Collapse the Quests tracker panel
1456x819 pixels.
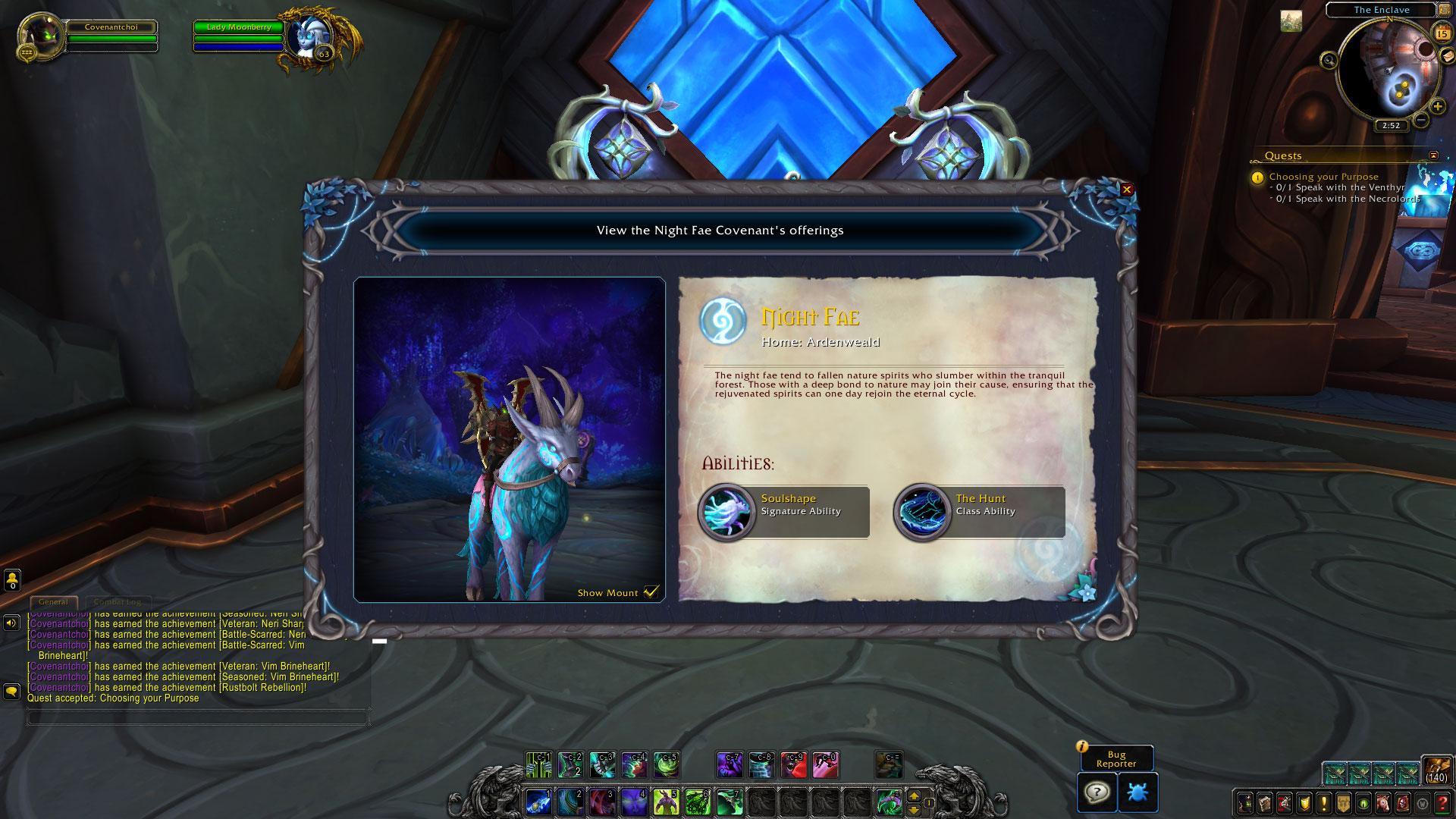[1432, 155]
